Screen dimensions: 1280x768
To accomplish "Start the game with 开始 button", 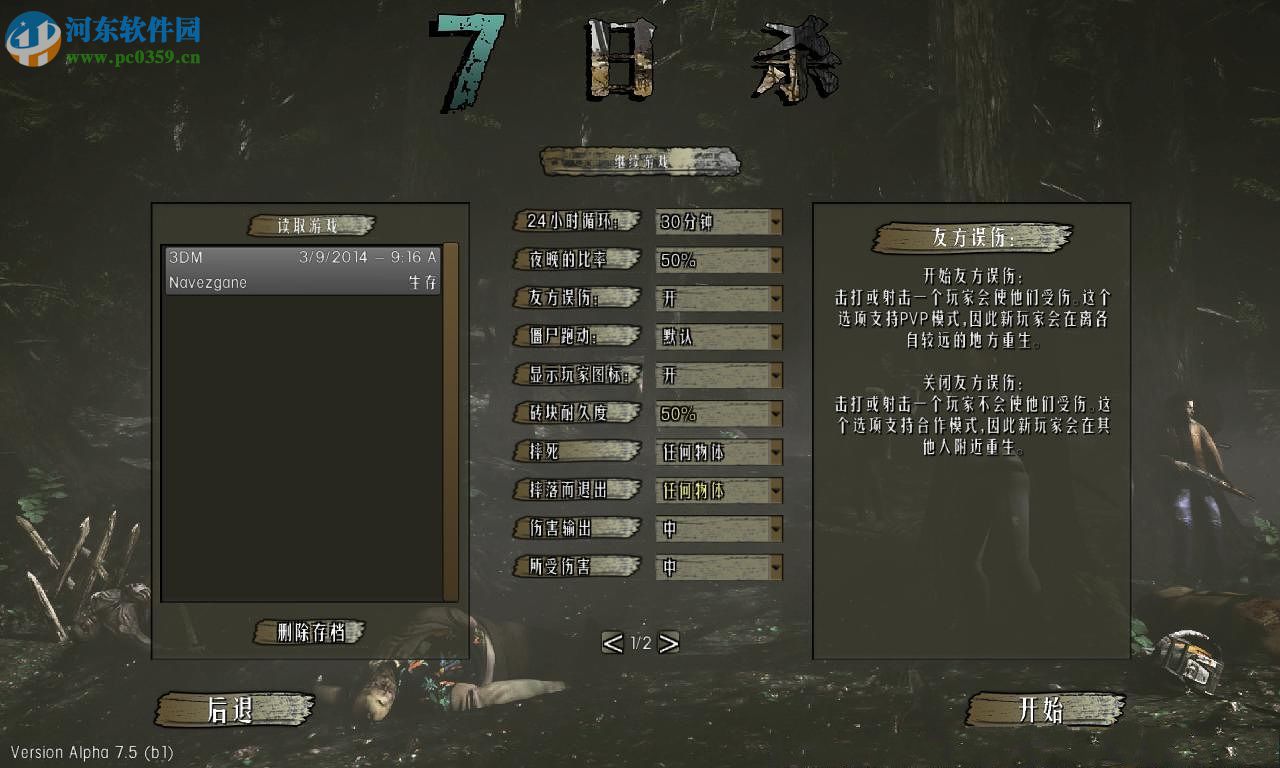I will coord(1043,709).
